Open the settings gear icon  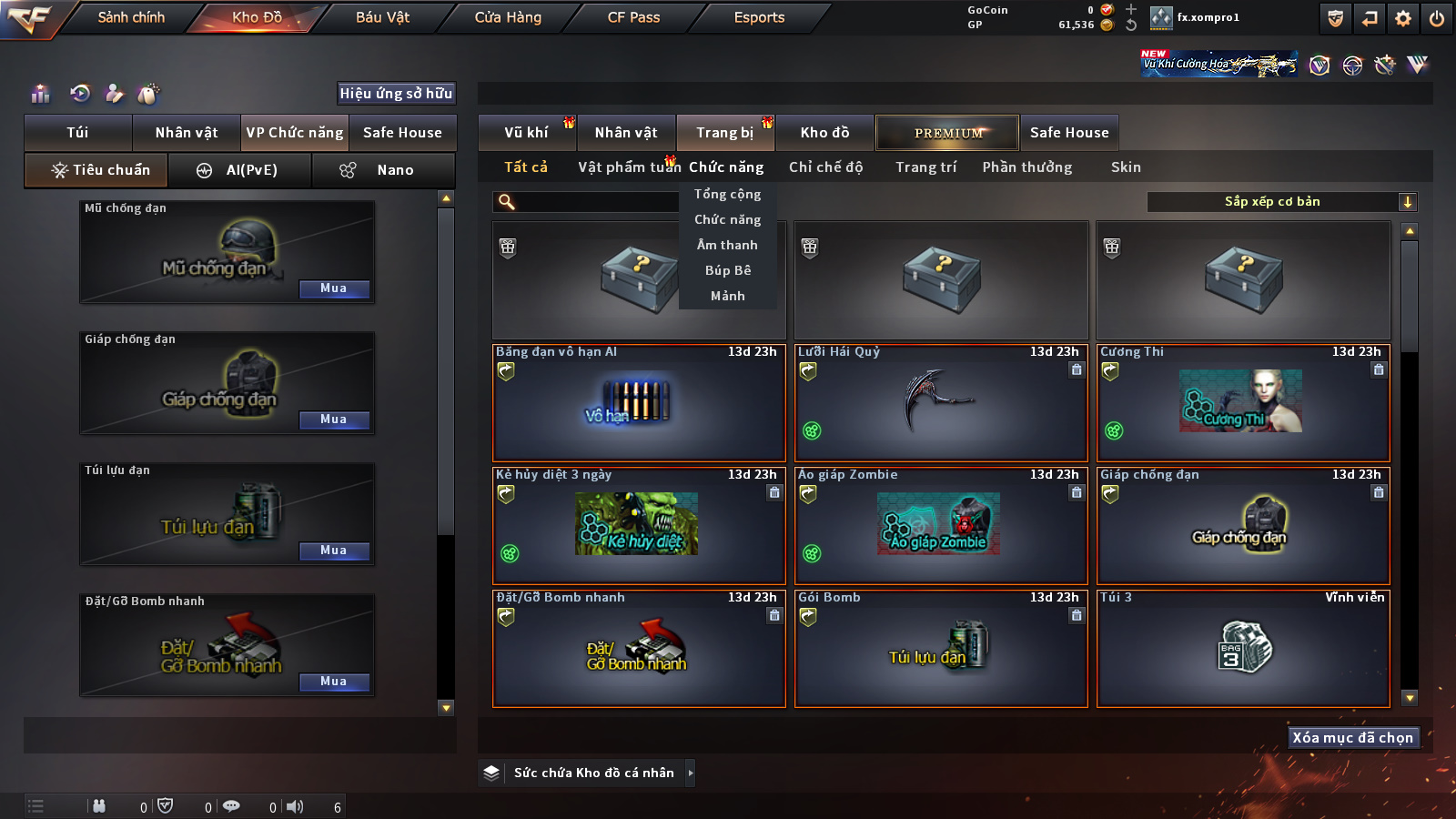pyautogui.click(x=1403, y=18)
